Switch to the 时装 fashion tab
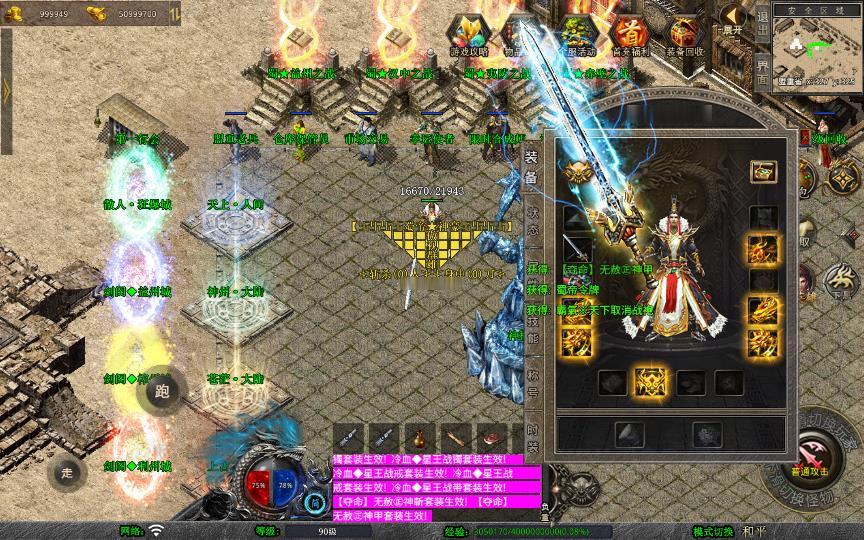 pyautogui.click(x=533, y=437)
